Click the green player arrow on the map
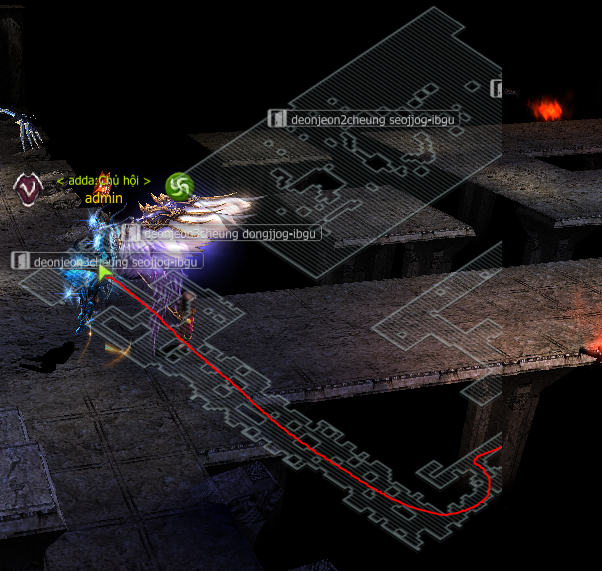 coord(105,271)
